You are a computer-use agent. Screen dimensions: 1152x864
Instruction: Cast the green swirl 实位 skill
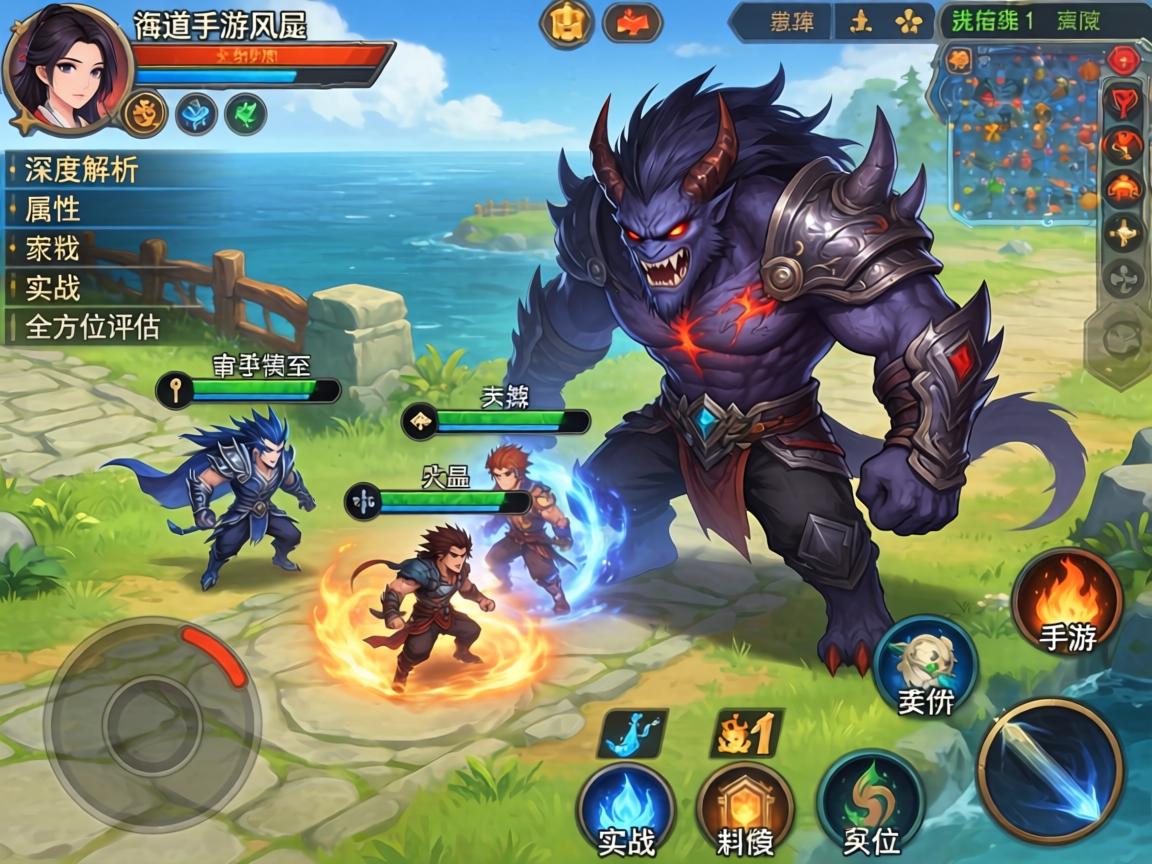click(870, 805)
